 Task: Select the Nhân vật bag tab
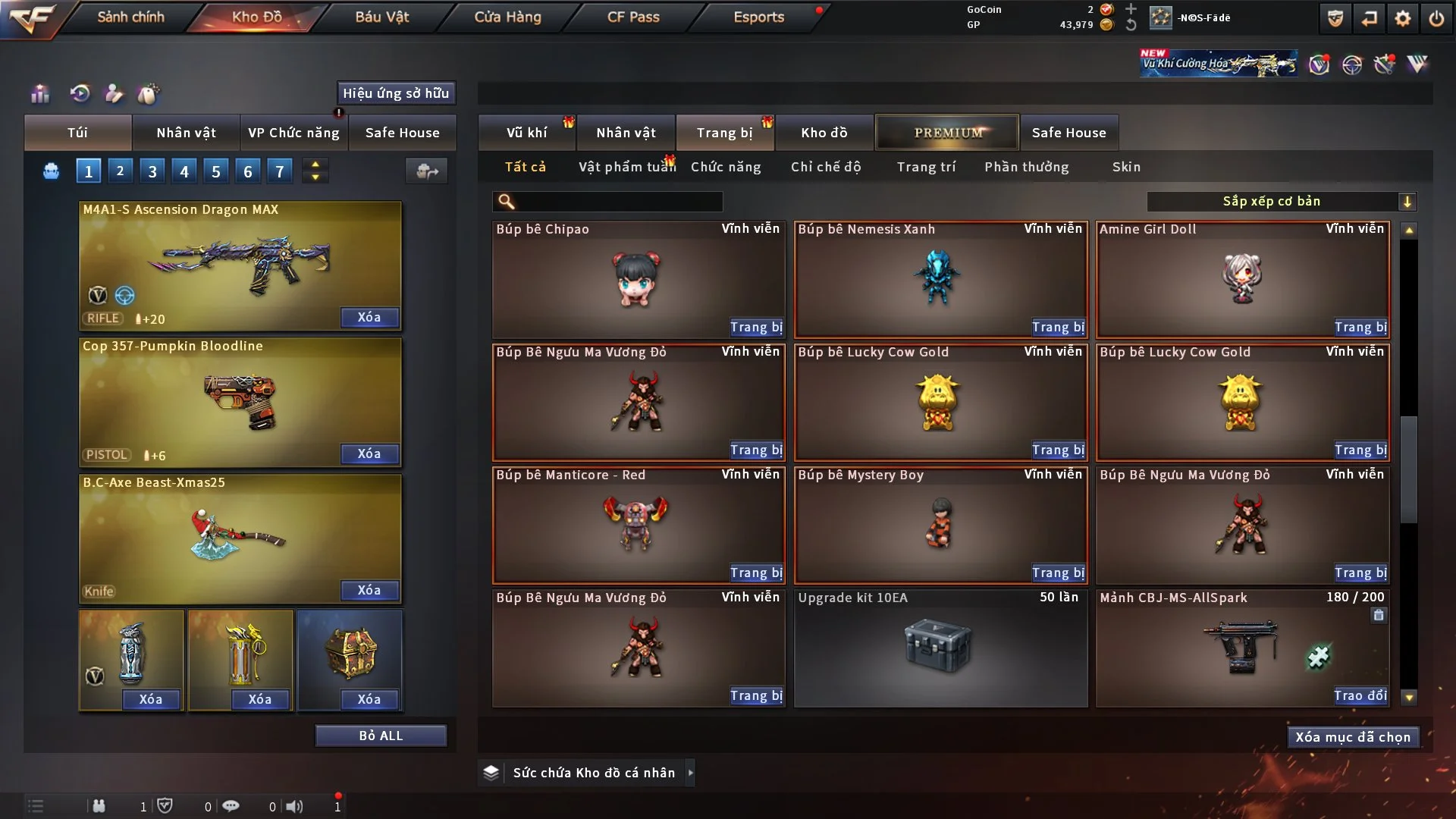click(186, 133)
